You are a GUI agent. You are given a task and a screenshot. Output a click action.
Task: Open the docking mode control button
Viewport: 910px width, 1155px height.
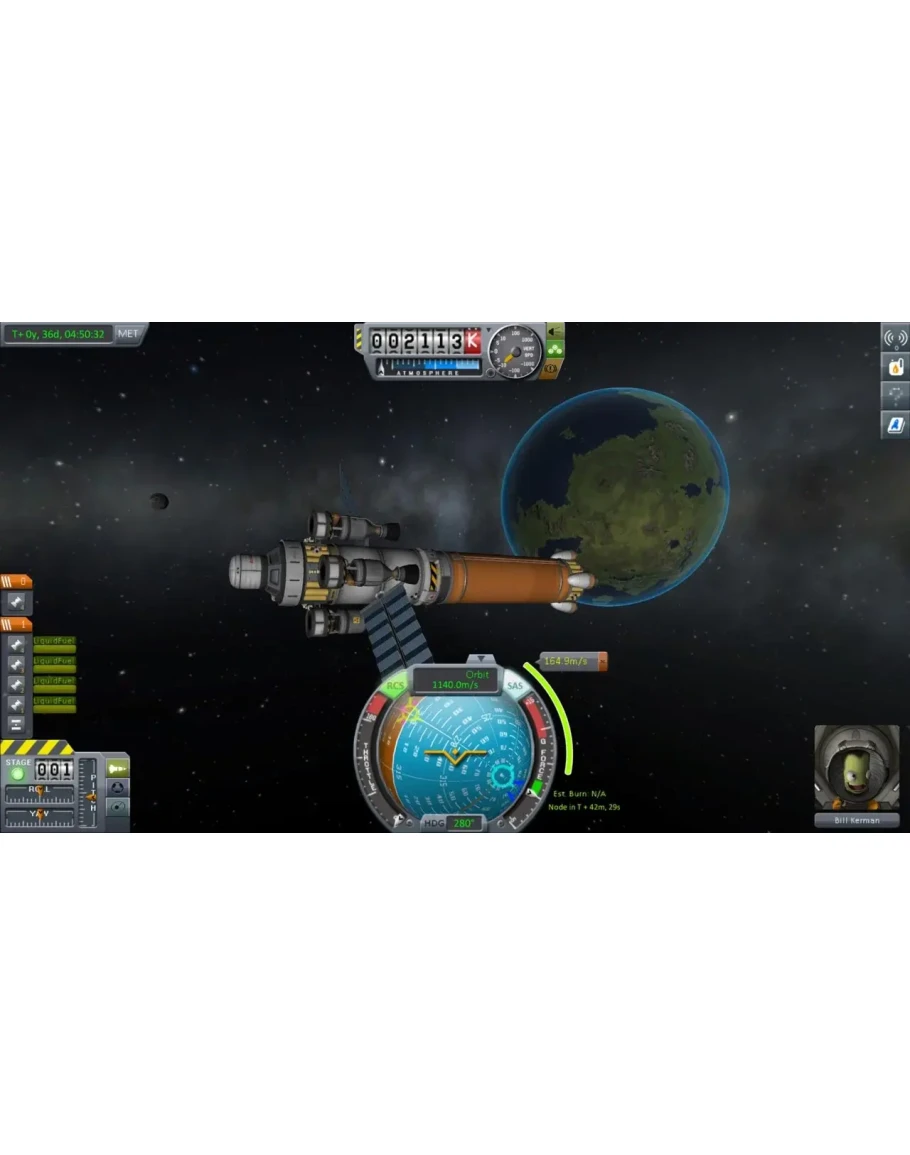117,787
